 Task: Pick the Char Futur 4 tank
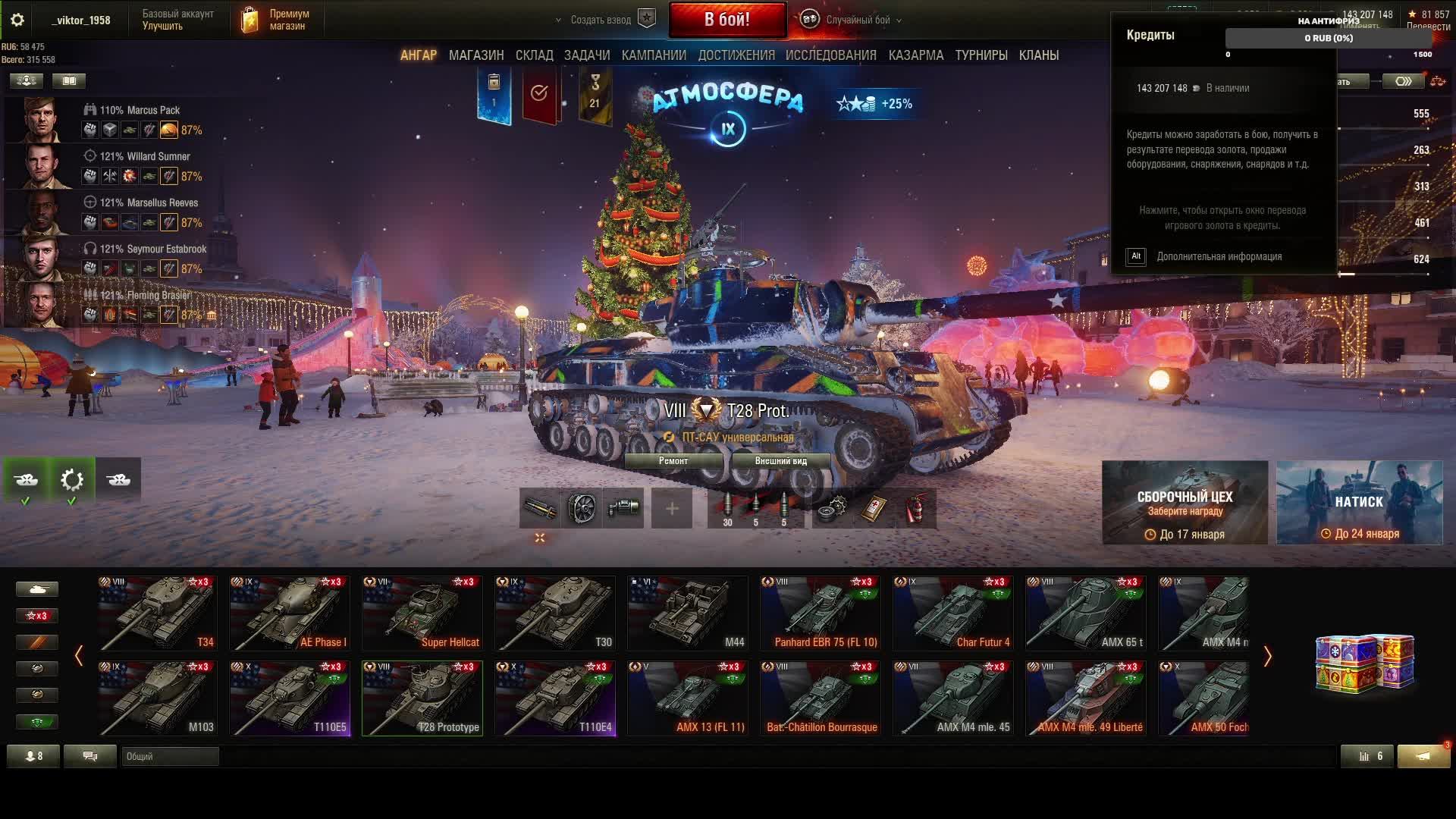[953, 613]
